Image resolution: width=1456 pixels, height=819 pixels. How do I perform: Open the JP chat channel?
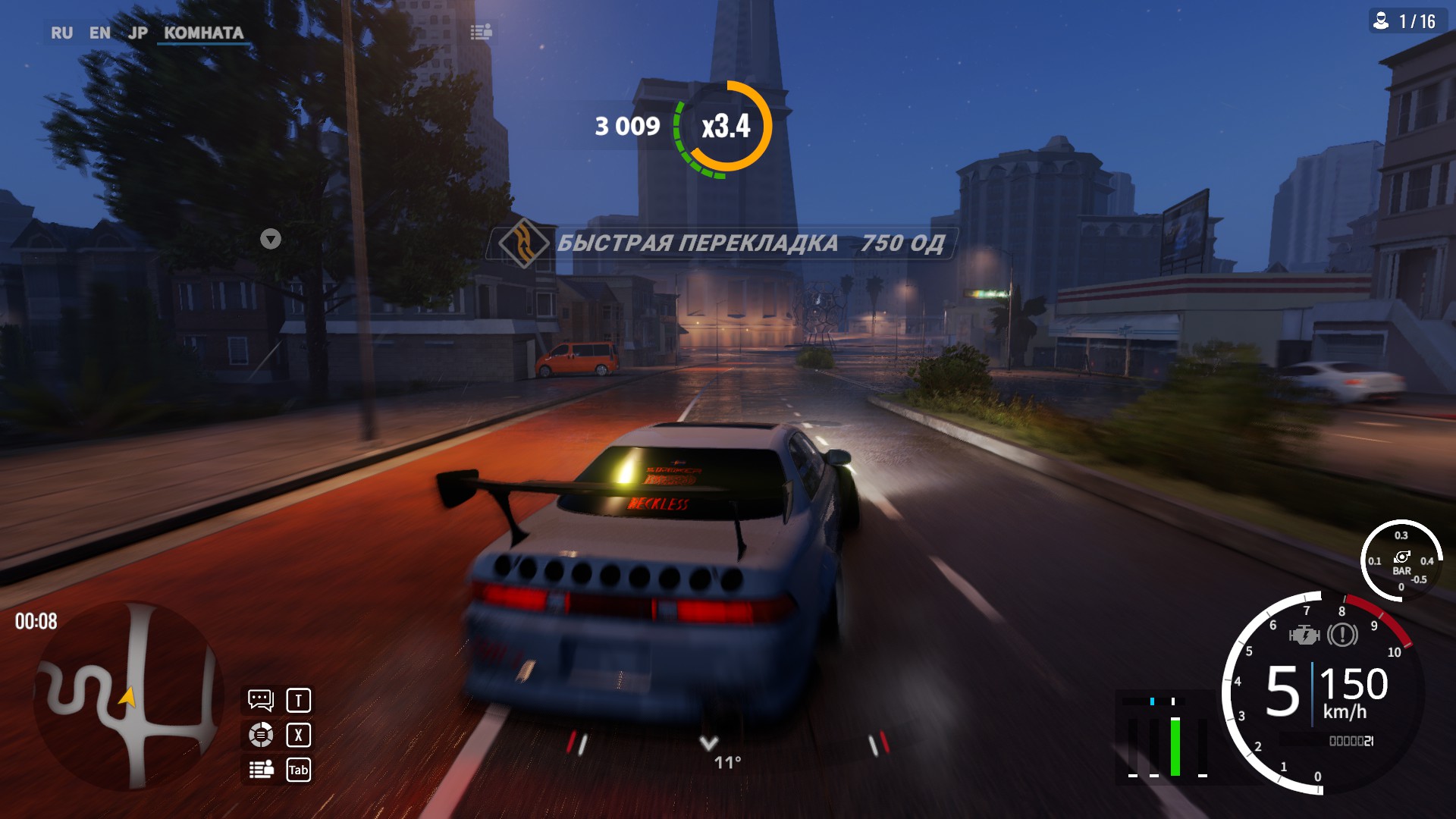[137, 33]
